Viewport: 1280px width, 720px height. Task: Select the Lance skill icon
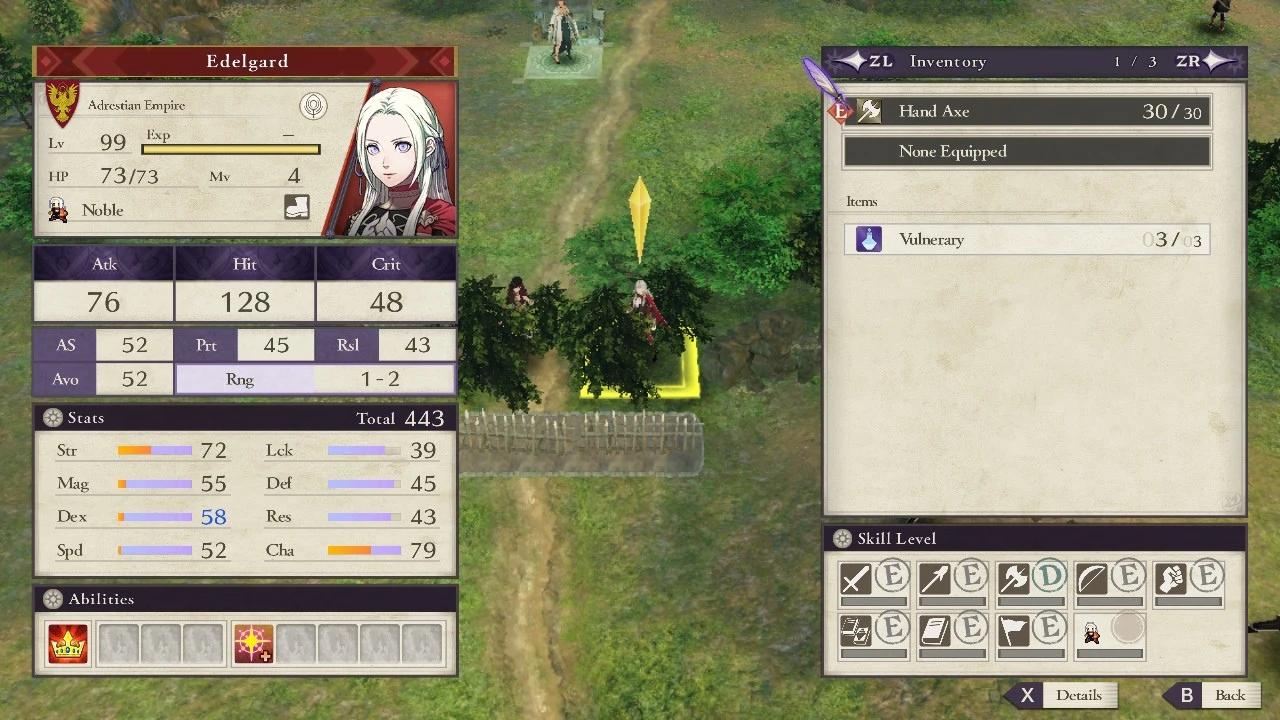936,577
